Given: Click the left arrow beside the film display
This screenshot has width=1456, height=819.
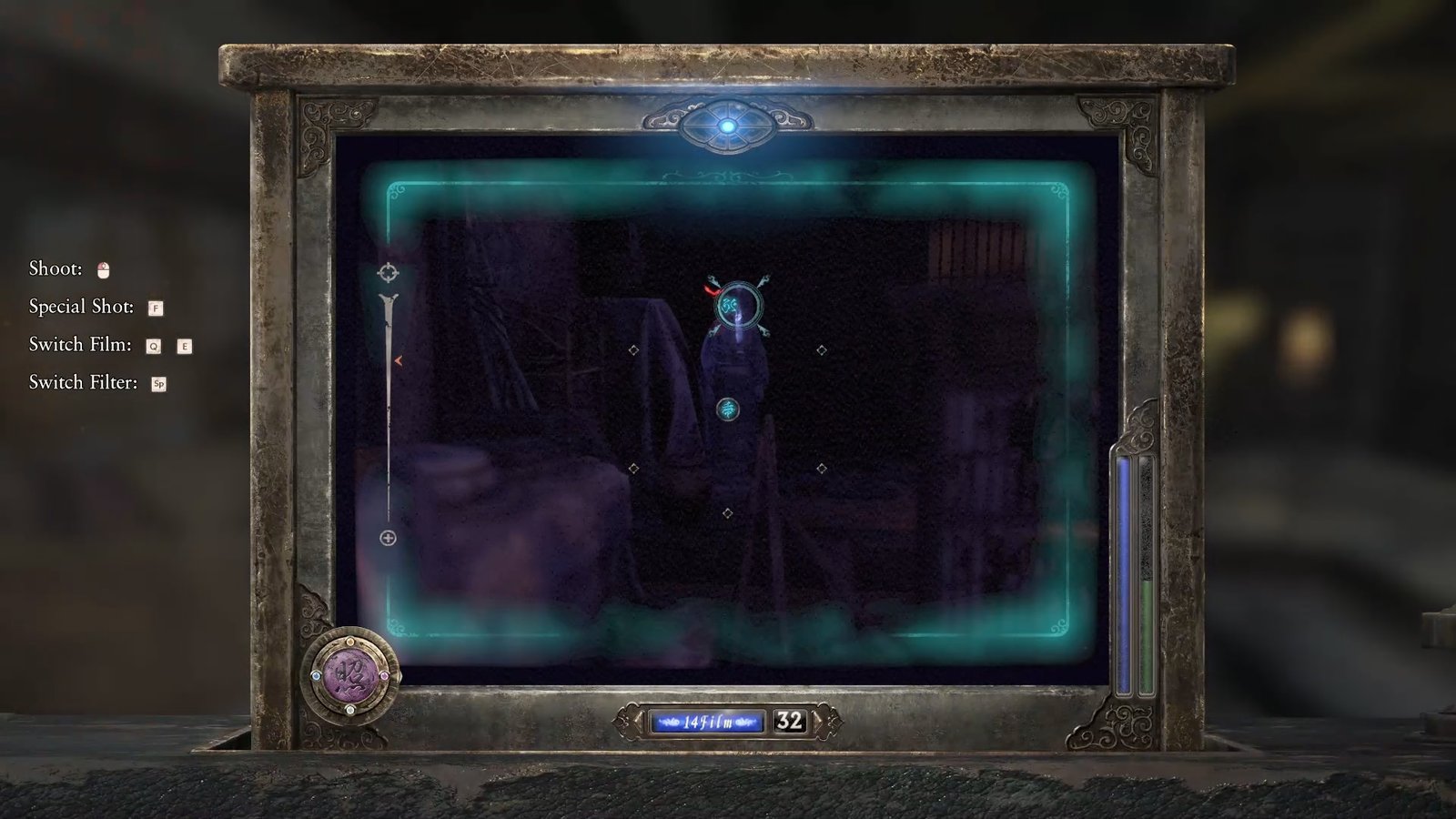Looking at the screenshot, I should pos(637,720).
